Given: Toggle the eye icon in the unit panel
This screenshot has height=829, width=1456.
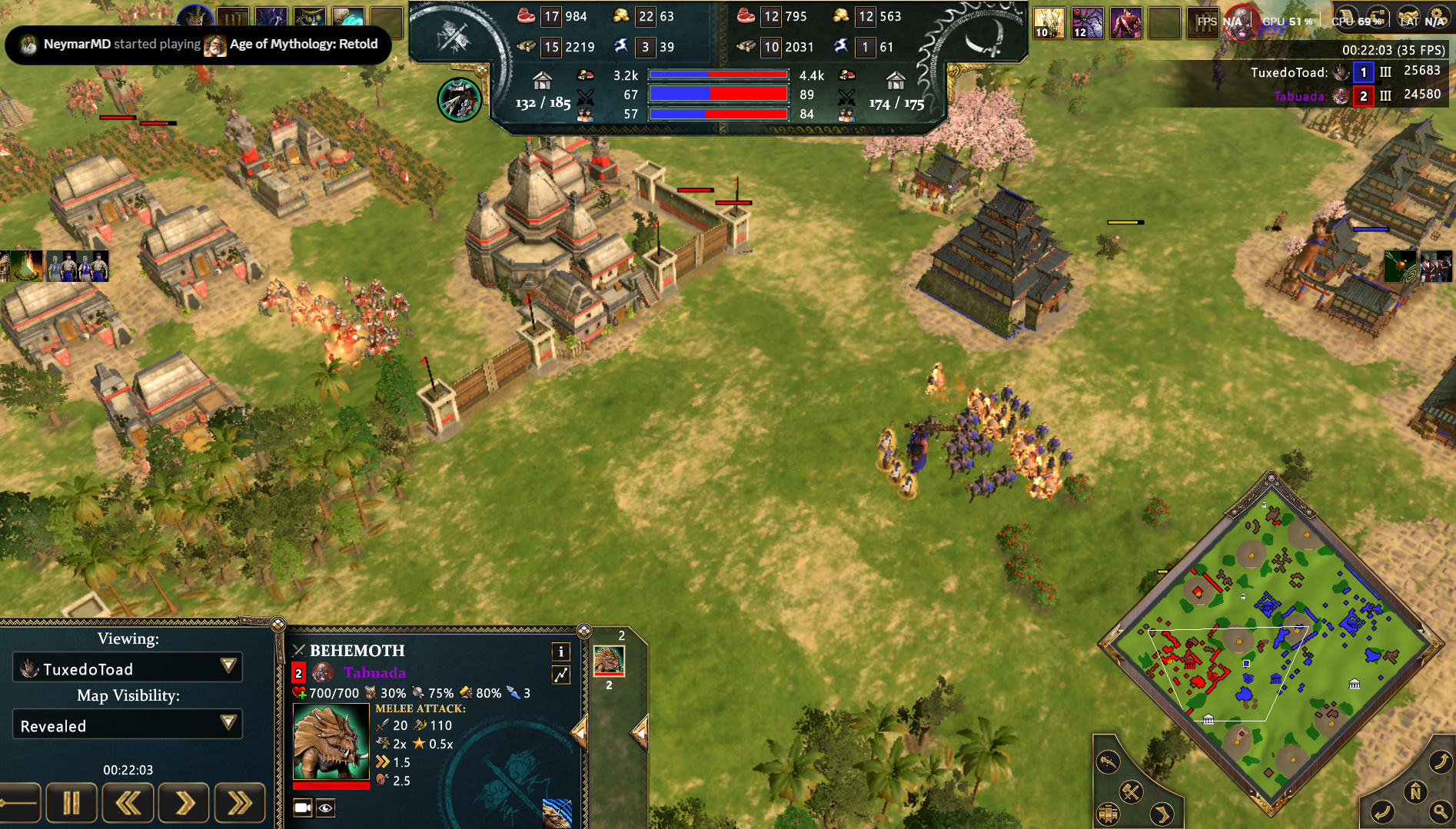Looking at the screenshot, I should coord(326,807).
